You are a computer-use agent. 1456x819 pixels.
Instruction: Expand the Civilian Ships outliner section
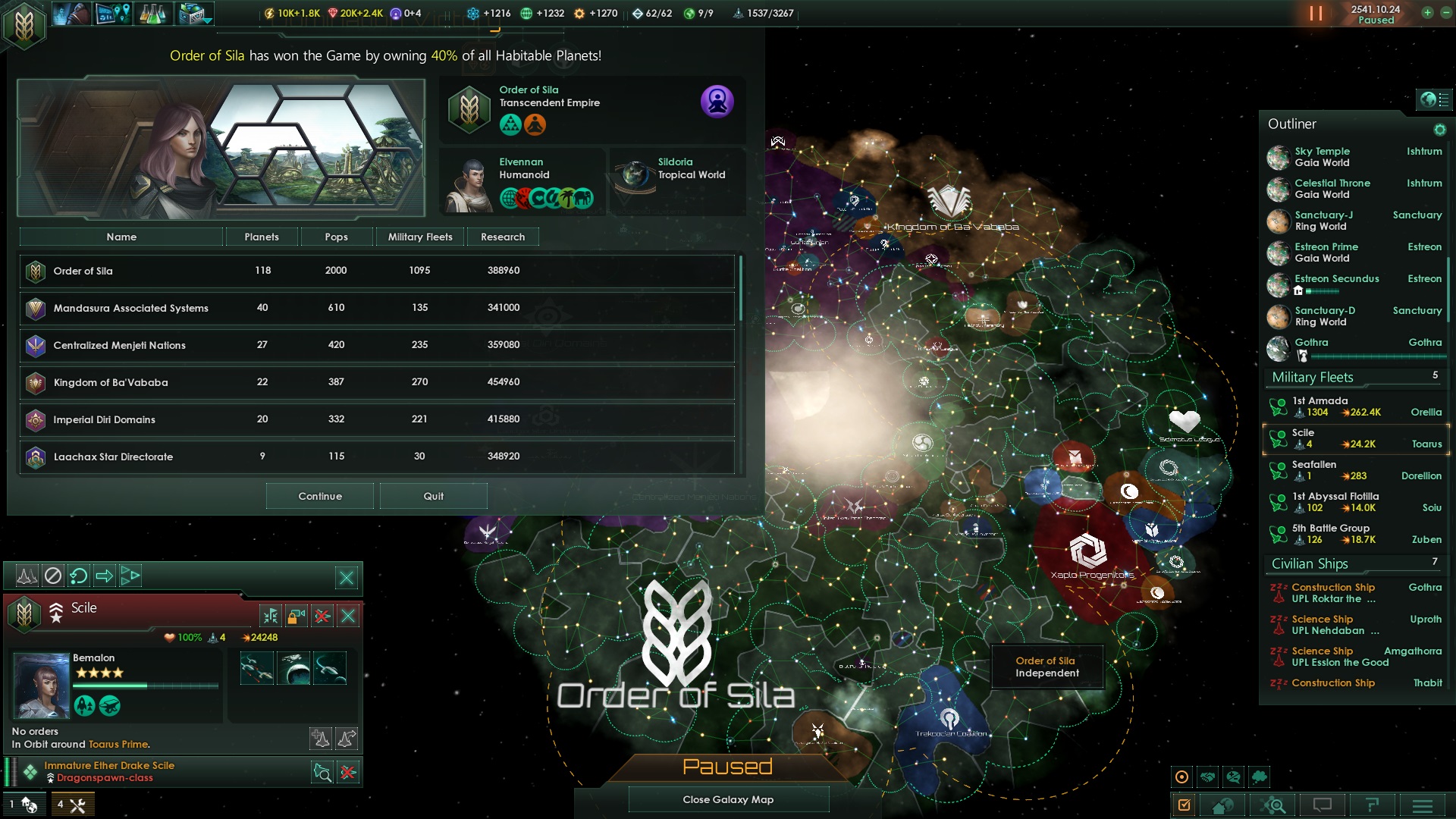pos(1310,563)
